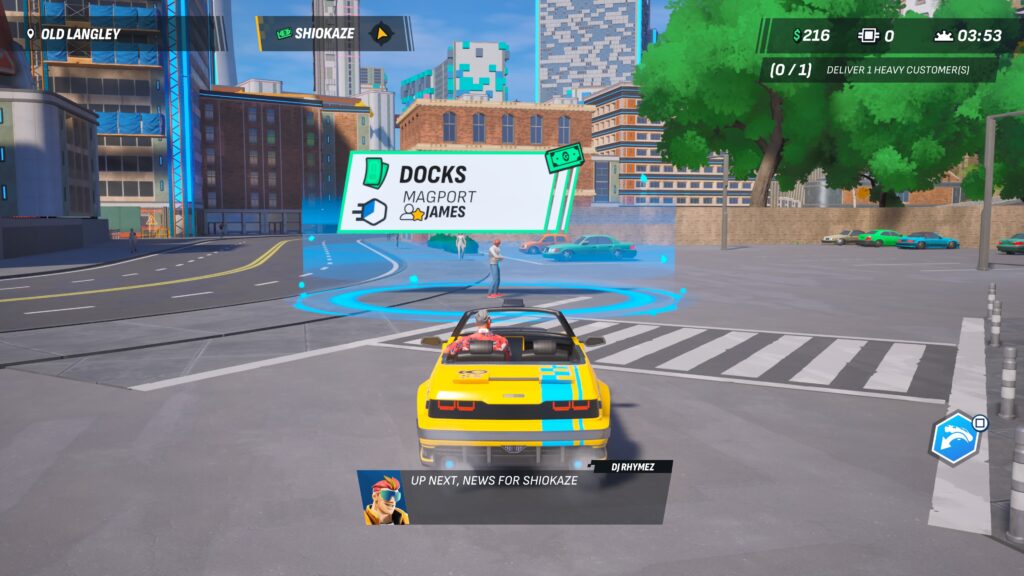Activate the blue hexagon car ability icon

(x=953, y=438)
